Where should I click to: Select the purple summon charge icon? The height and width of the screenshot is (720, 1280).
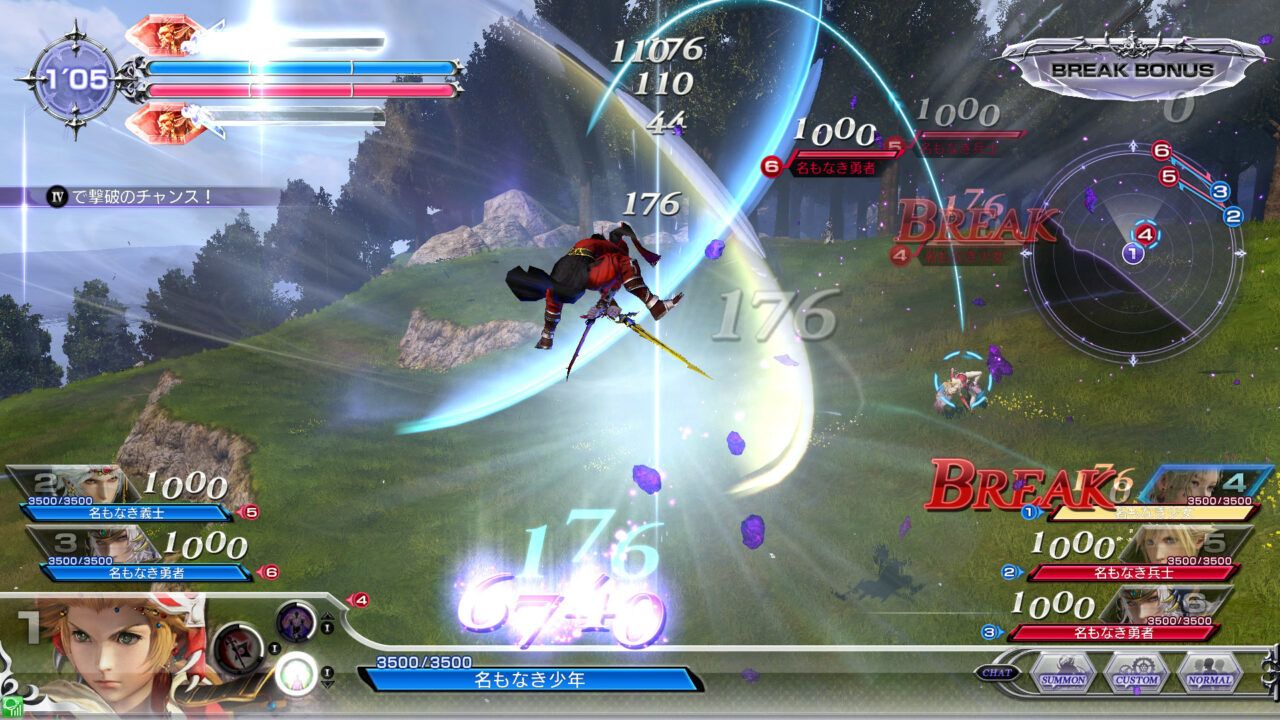pyautogui.click(x=294, y=620)
